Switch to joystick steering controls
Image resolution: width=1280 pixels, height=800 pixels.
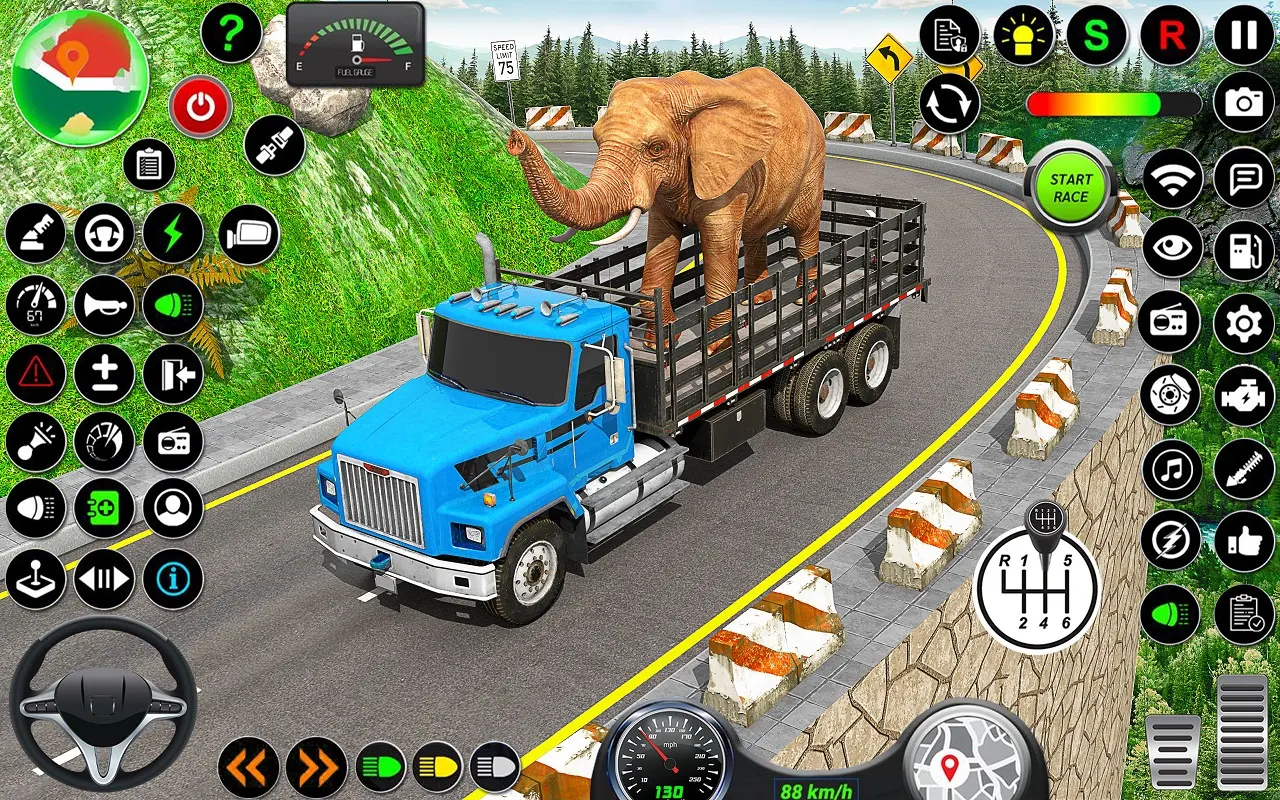(35, 578)
